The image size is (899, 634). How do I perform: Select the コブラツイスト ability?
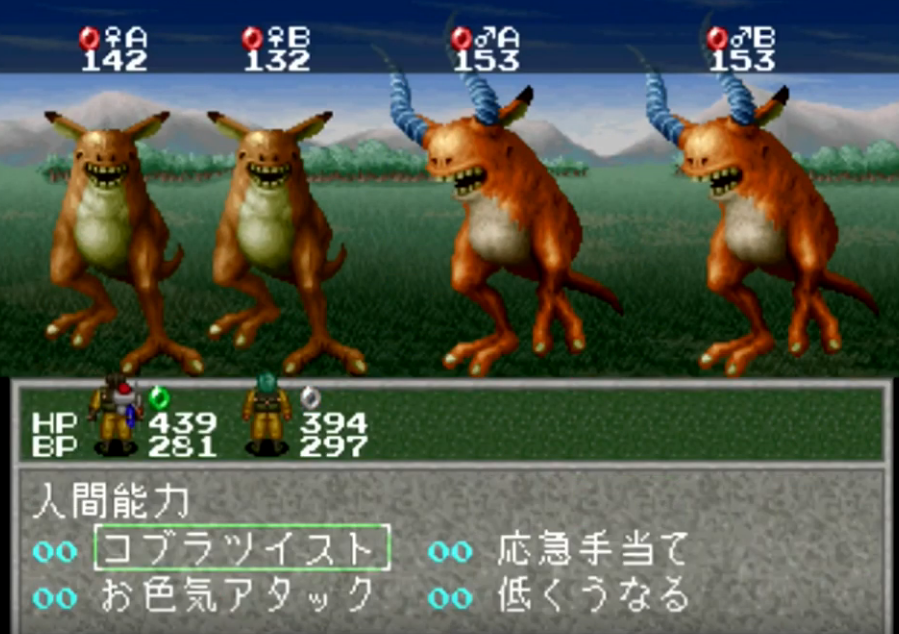point(241,549)
